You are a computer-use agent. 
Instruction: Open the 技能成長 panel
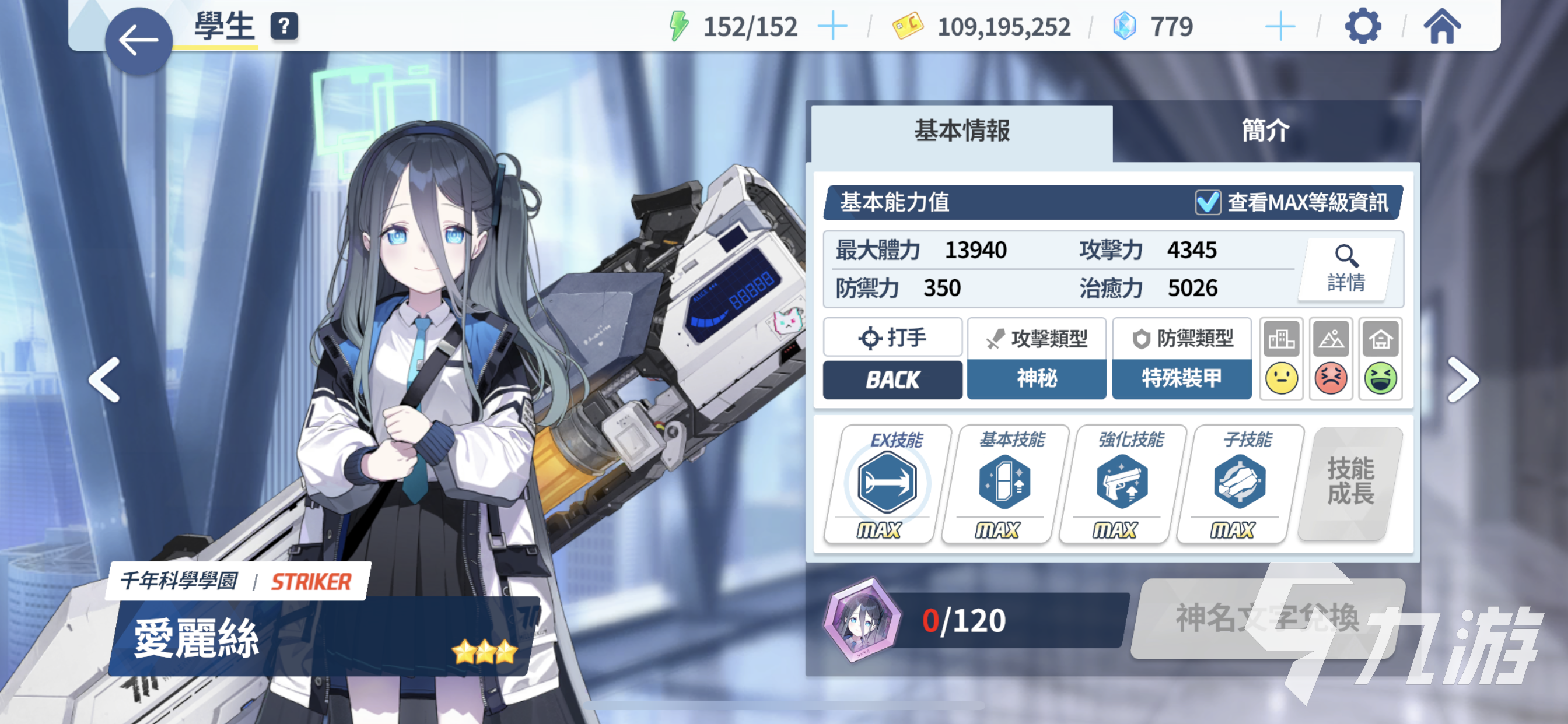click(x=1350, y=482)
